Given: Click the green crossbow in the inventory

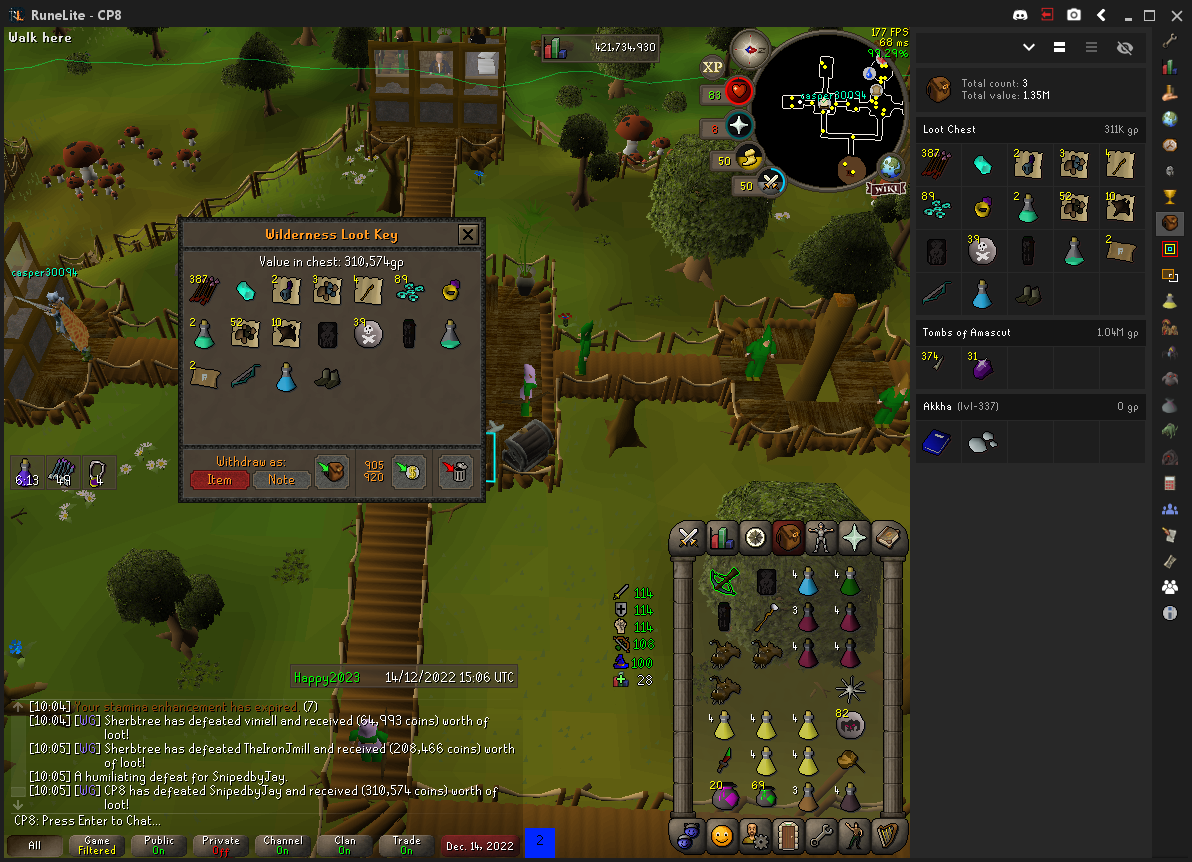Looking at the screenshot, I should [x=724, y=579].
